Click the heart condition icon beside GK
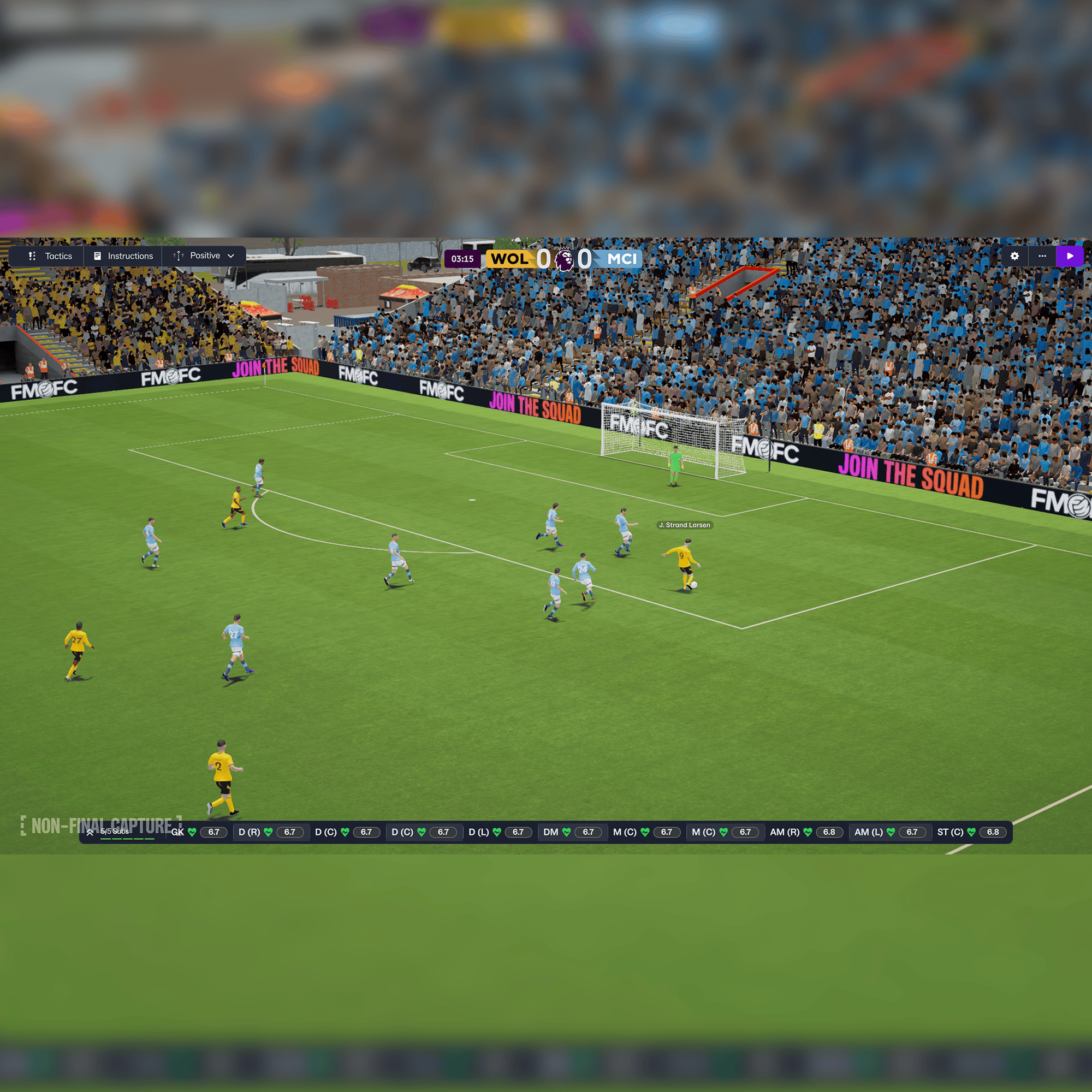The width and height of the screenshot is (1092, 1092). click(x=193, y=832)
